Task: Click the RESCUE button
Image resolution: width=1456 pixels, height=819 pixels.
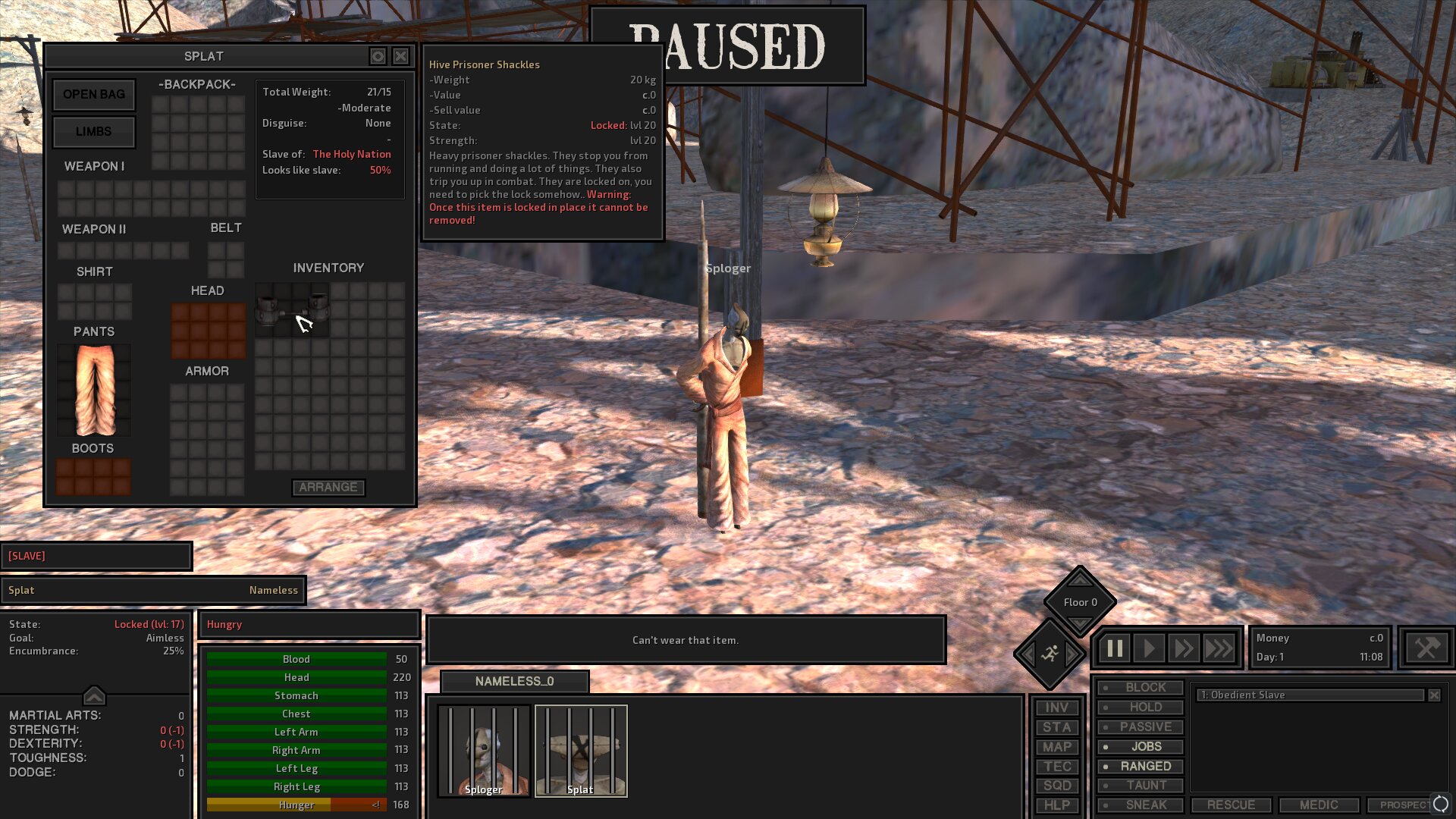Action: (x=1231, y=805)
